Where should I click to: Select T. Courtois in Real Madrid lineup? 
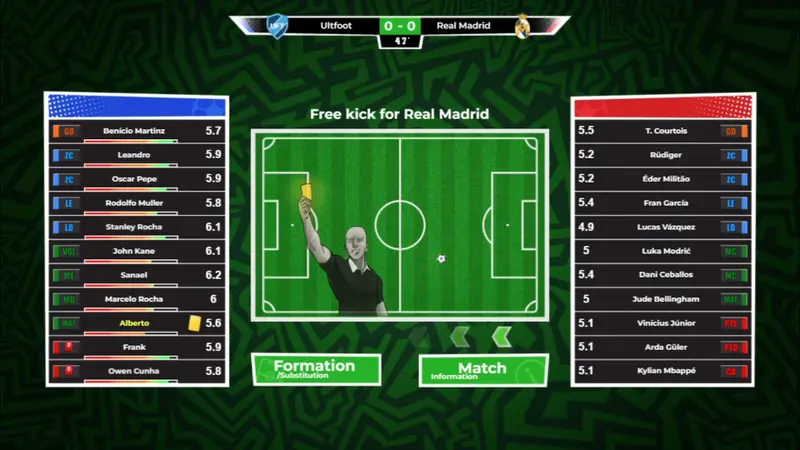662,131
